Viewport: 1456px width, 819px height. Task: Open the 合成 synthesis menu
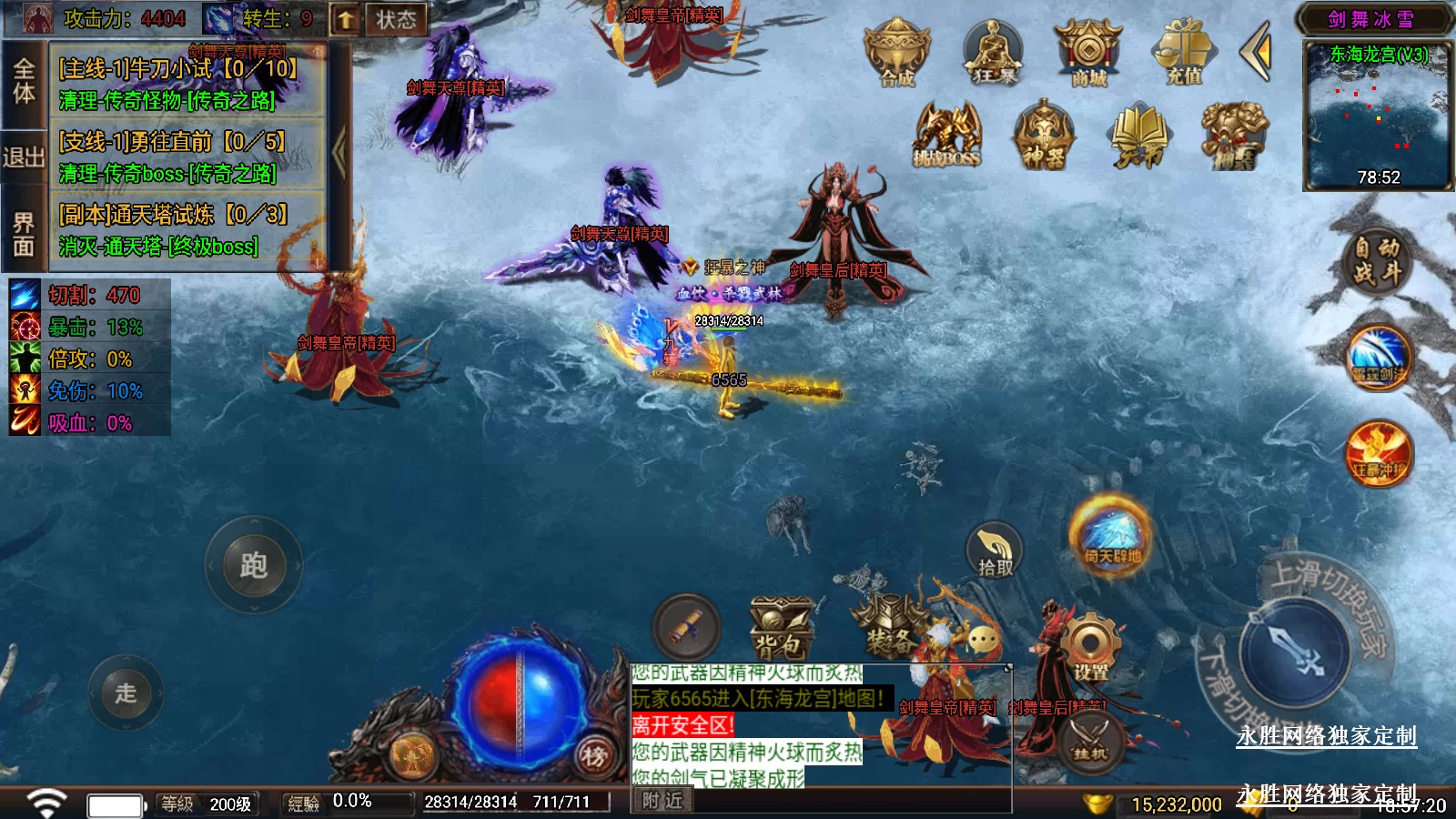[896, 54]
